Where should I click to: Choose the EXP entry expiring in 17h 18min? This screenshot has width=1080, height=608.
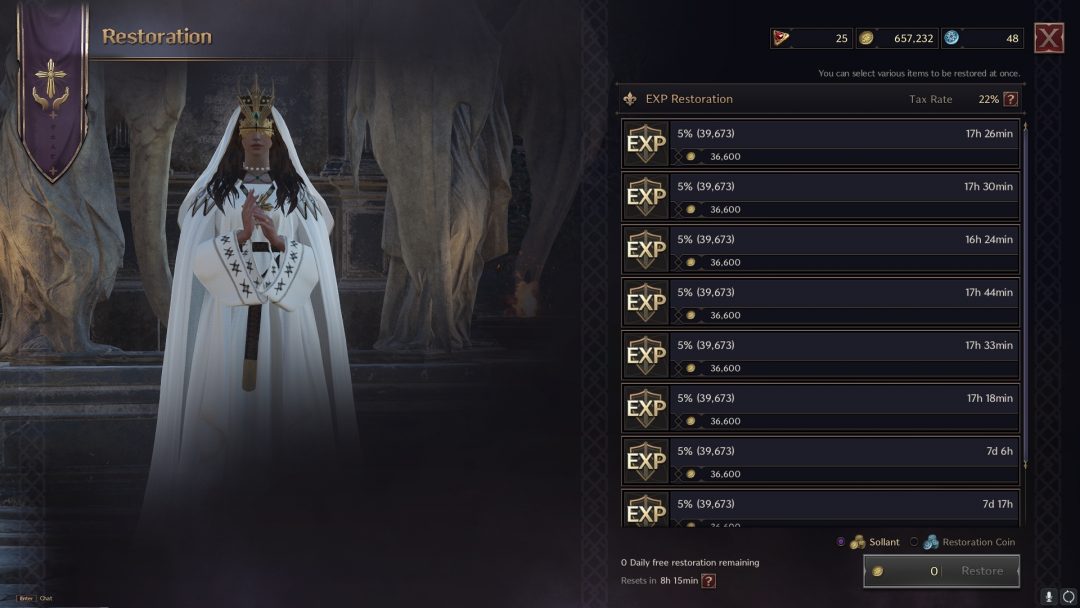(820, 409)
